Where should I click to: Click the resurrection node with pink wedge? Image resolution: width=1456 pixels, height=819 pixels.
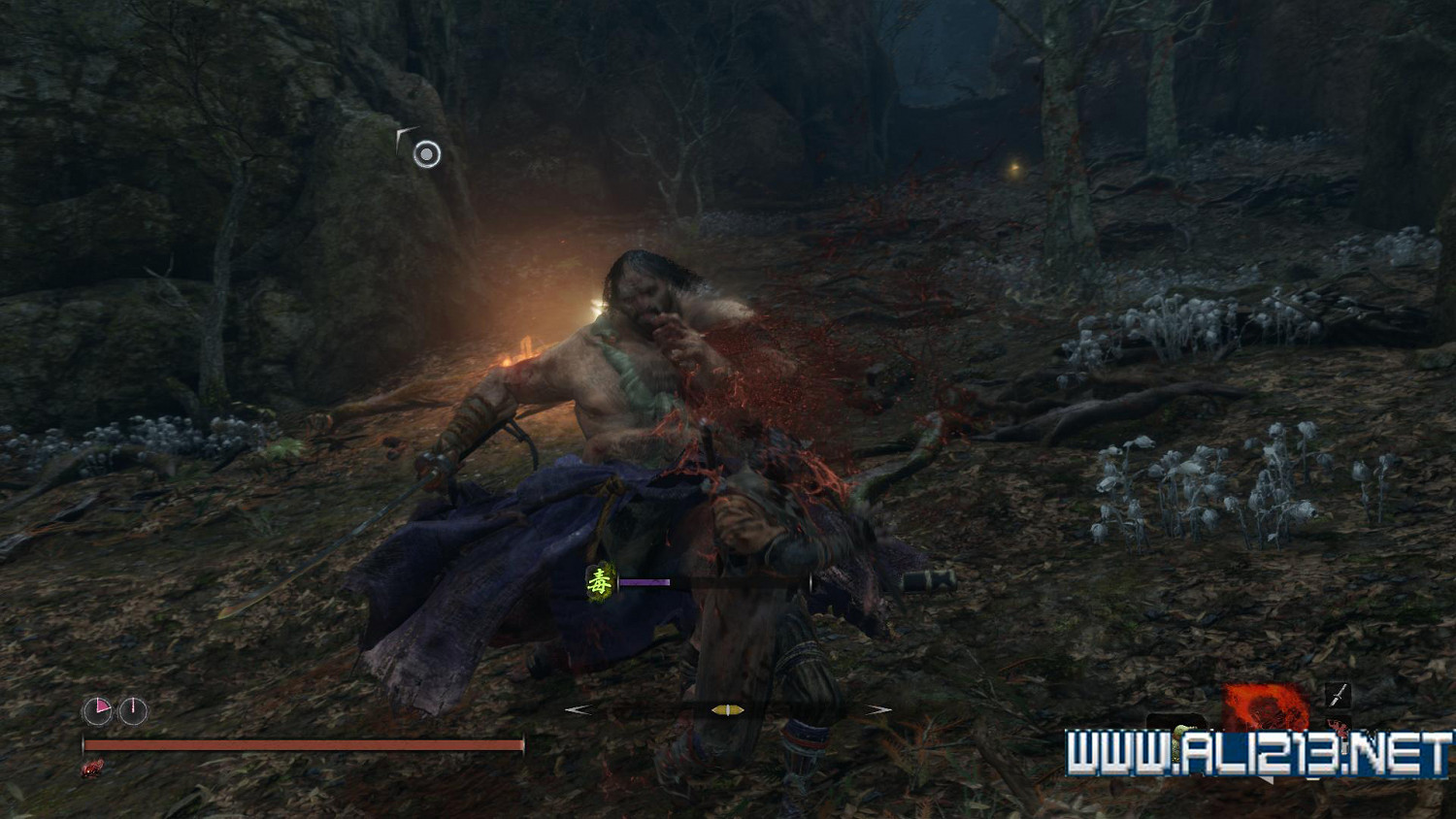[x=97, y=711]
